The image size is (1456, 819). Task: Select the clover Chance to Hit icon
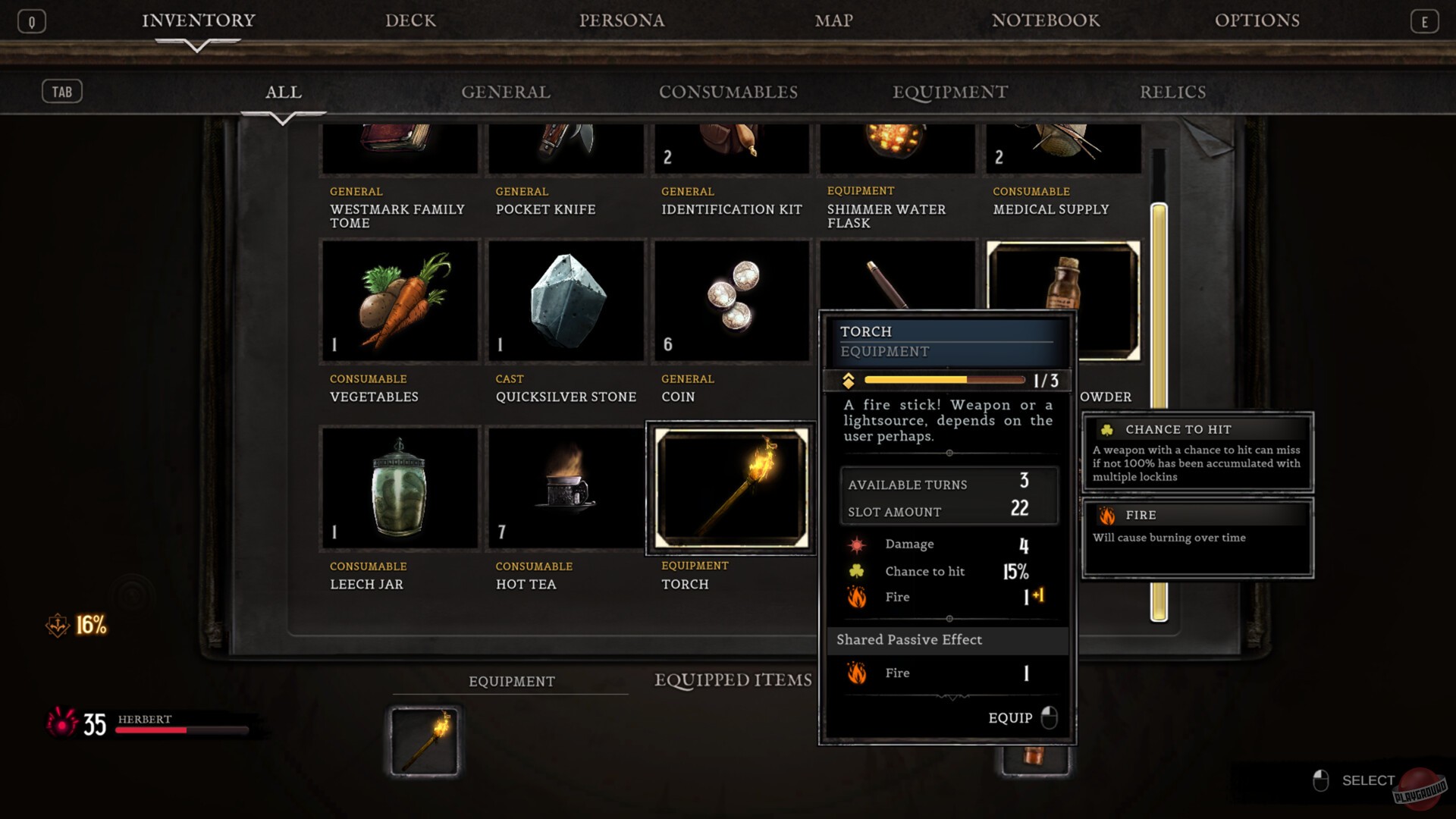click(857, 571)
